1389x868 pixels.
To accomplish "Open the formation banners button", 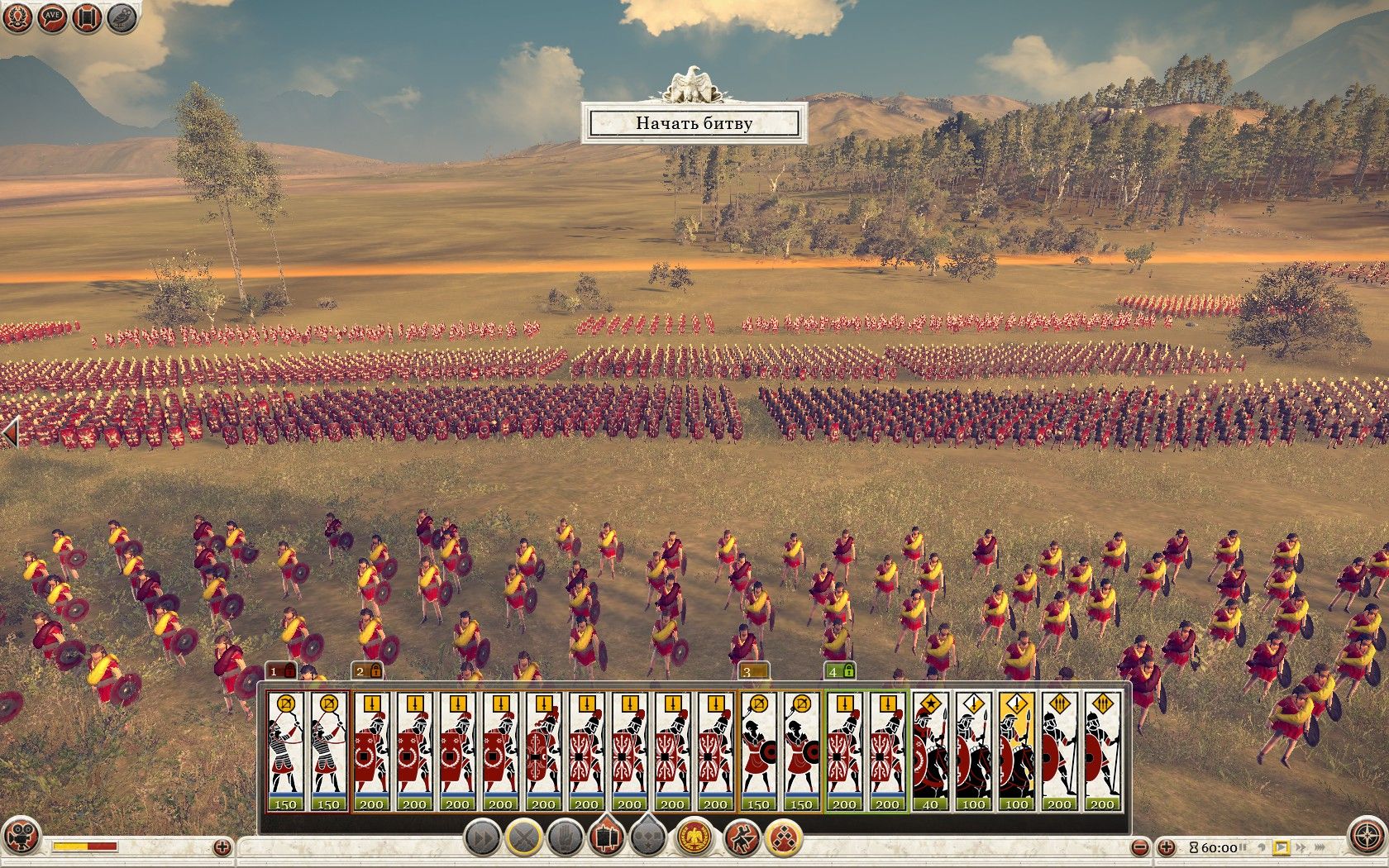I will click(x=608, y=838).
